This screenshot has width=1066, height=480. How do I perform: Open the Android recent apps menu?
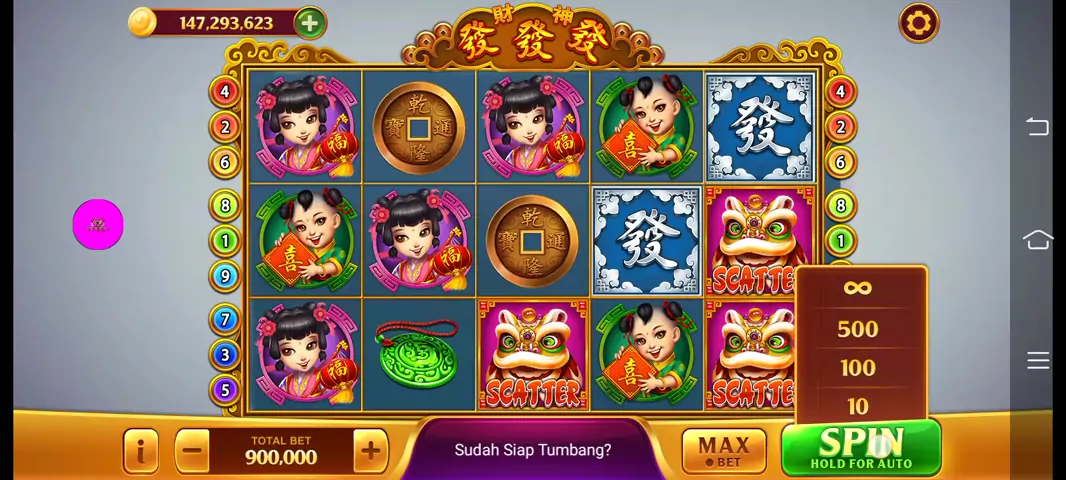[1038, 360]
